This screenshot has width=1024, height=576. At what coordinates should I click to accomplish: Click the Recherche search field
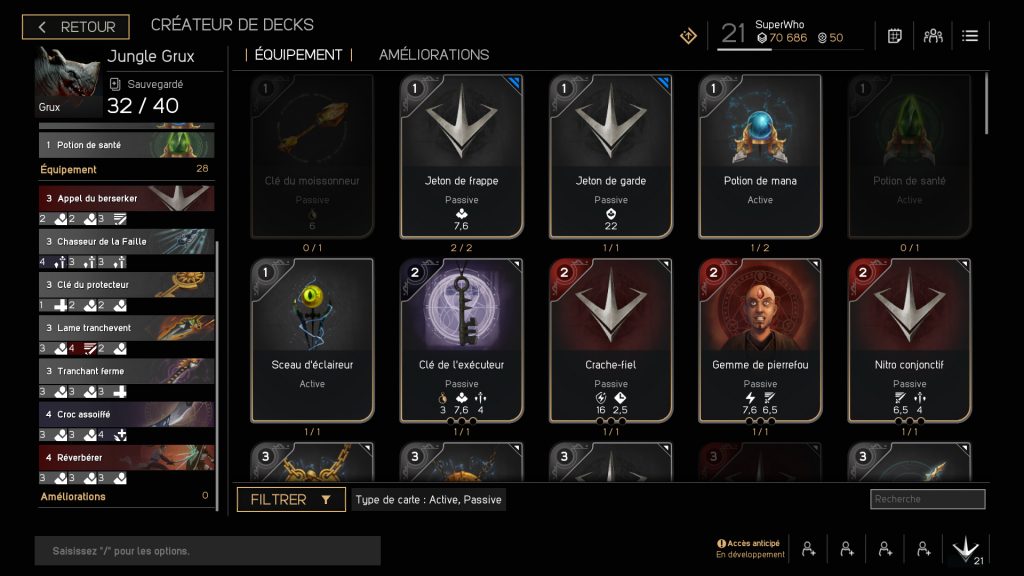pyautogui.click(x=927, y=499)
